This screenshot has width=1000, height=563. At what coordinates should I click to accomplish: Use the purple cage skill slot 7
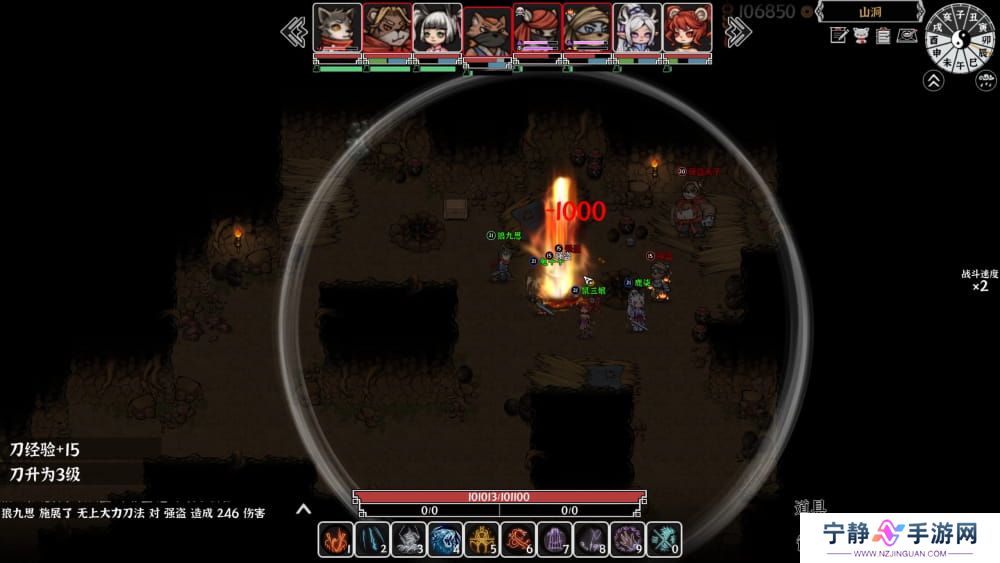[556, 540]
